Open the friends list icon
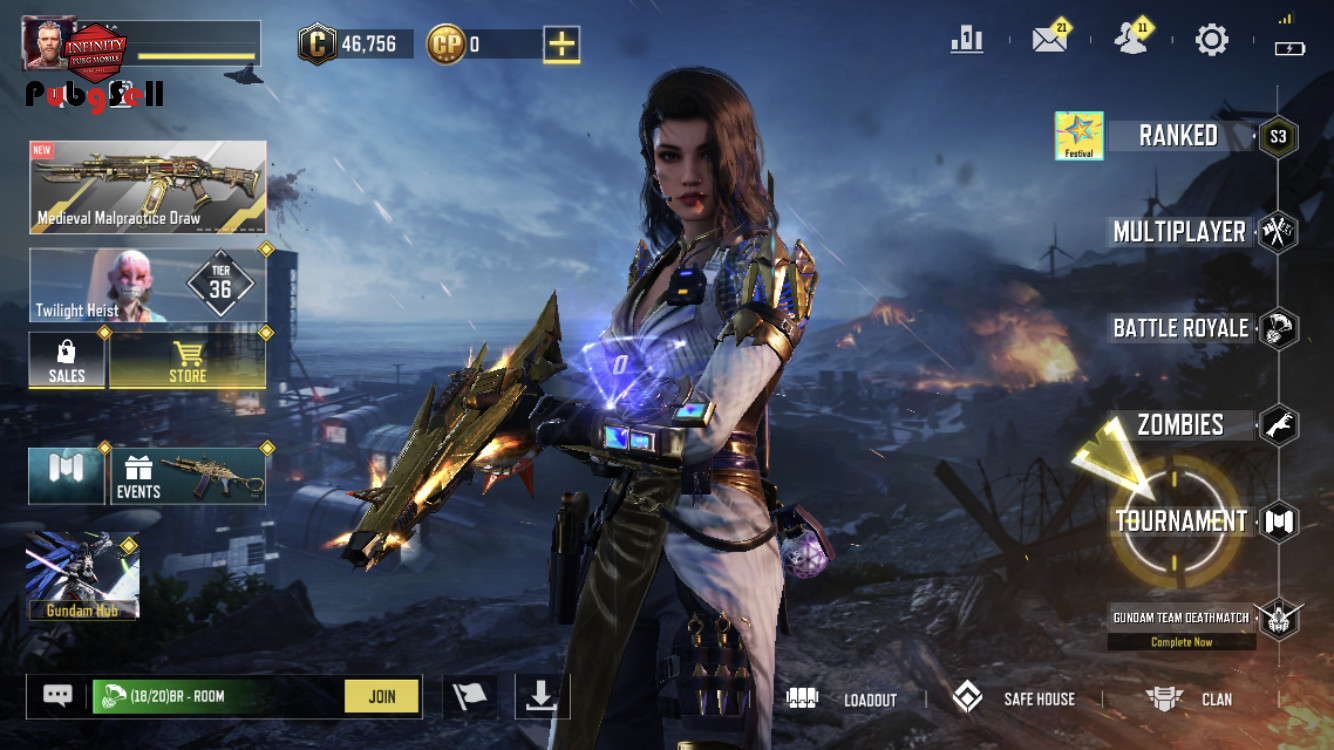 1130,40
